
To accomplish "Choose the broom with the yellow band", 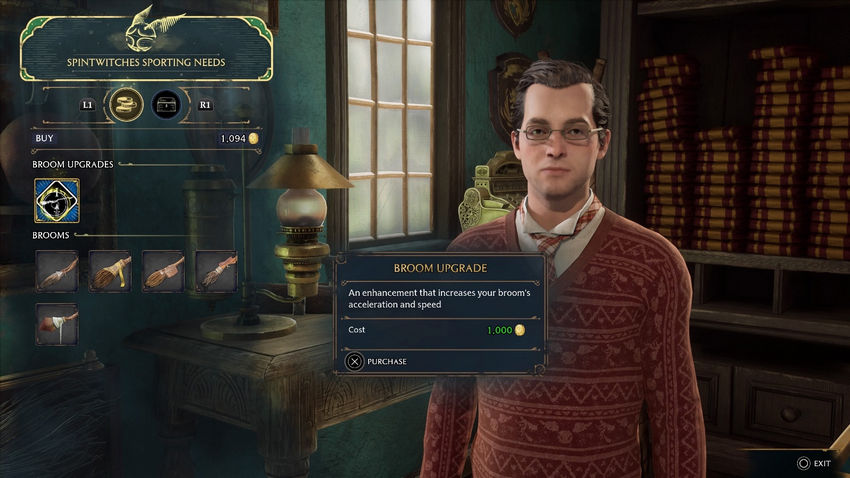I will click(x=110, y=271).
